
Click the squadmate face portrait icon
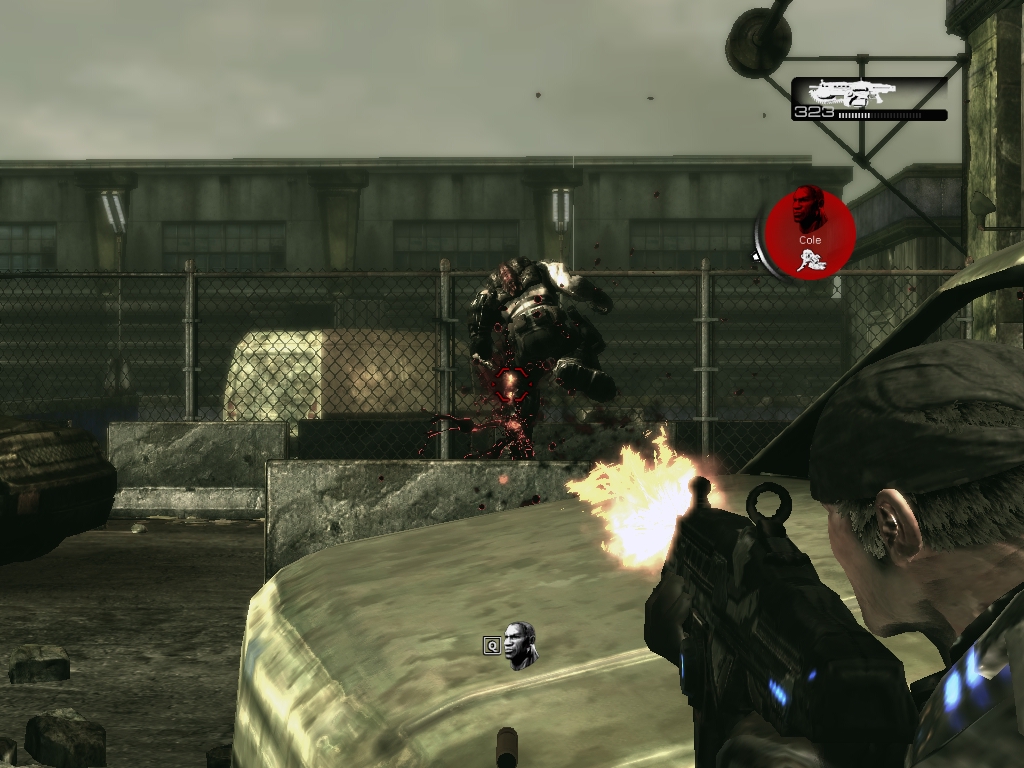click(x=519, y=645)
